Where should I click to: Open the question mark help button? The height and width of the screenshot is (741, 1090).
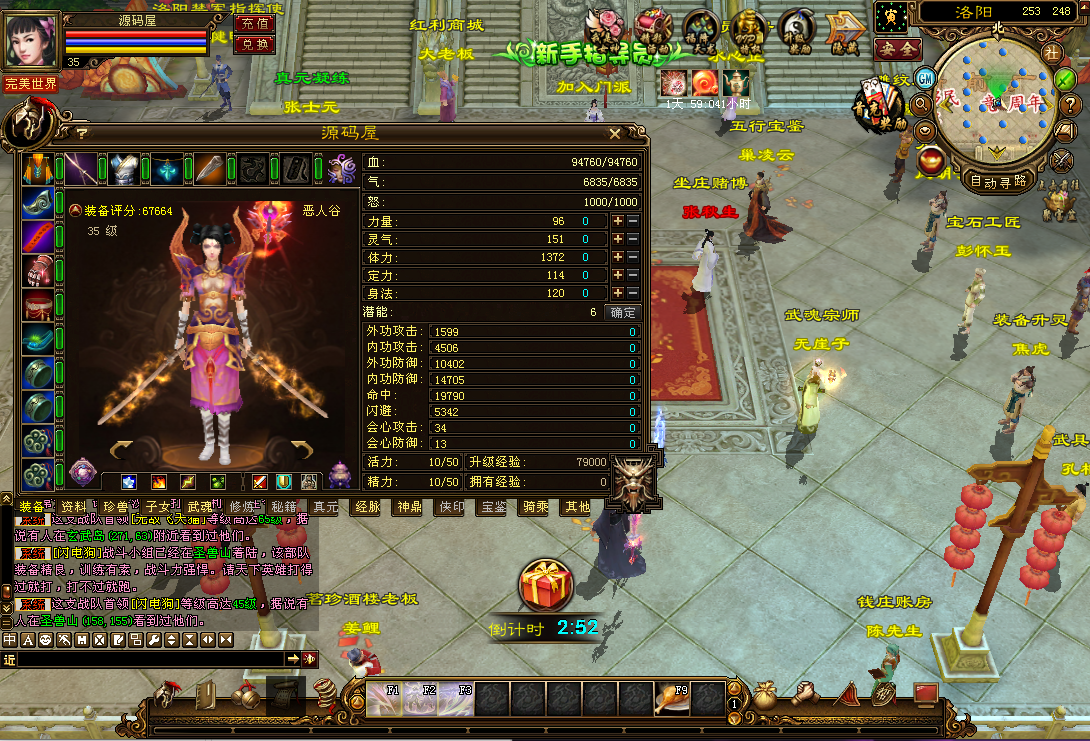1070,105
